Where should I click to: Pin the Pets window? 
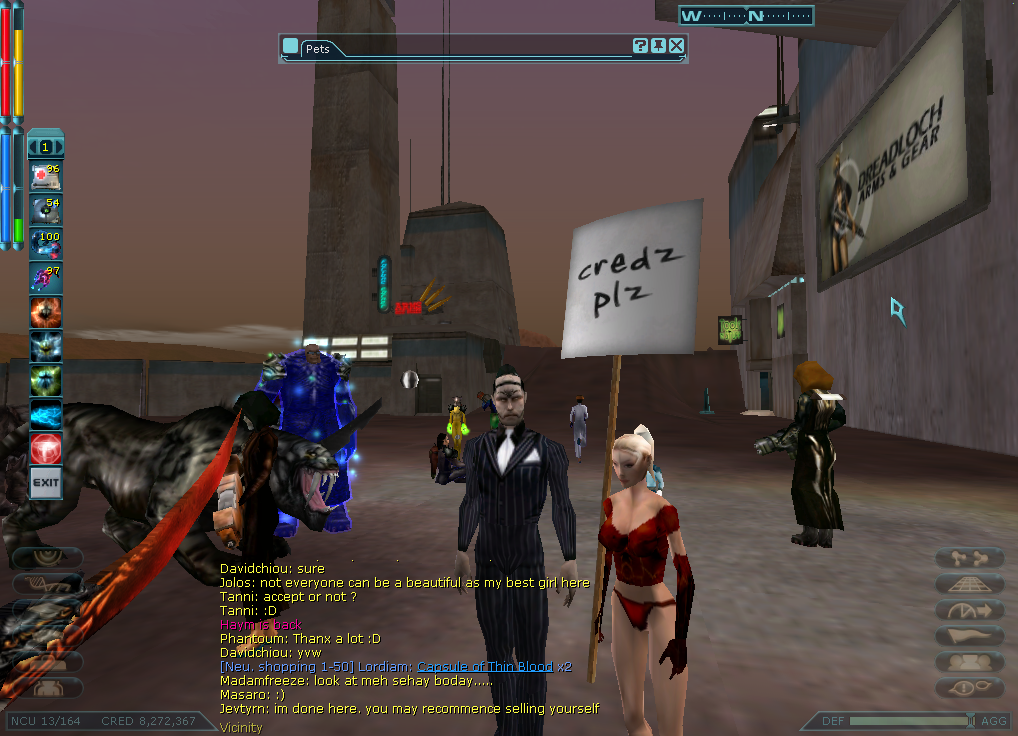pos(659,46)
